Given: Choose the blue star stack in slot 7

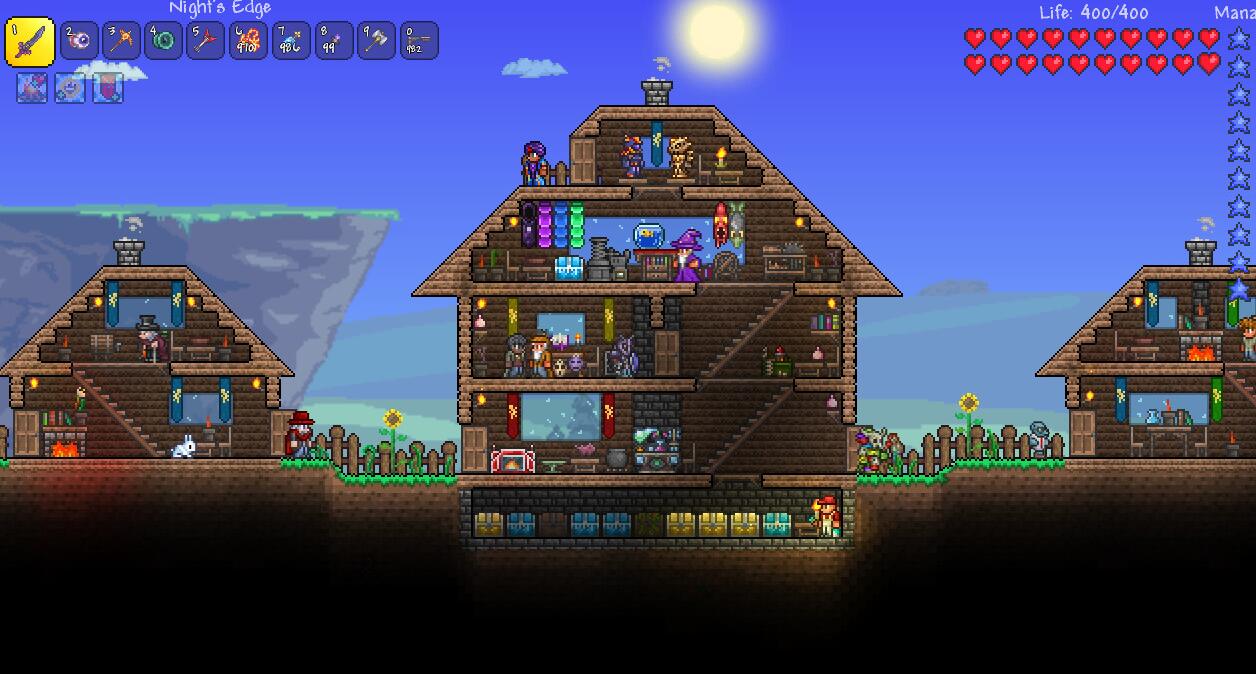Looking at the screenshot, I should [291, 41].
